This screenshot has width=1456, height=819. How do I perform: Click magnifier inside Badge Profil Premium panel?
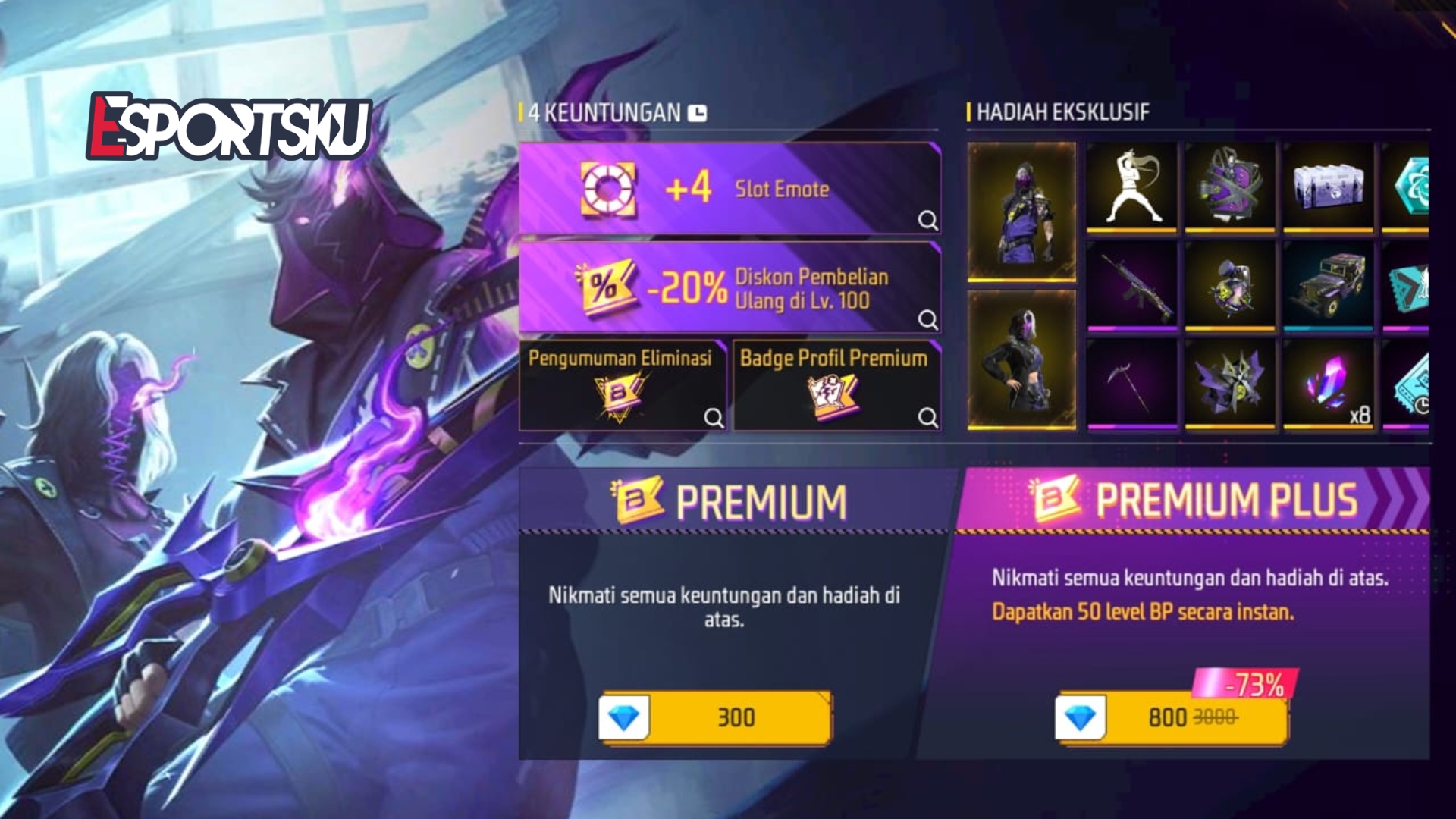927,416
